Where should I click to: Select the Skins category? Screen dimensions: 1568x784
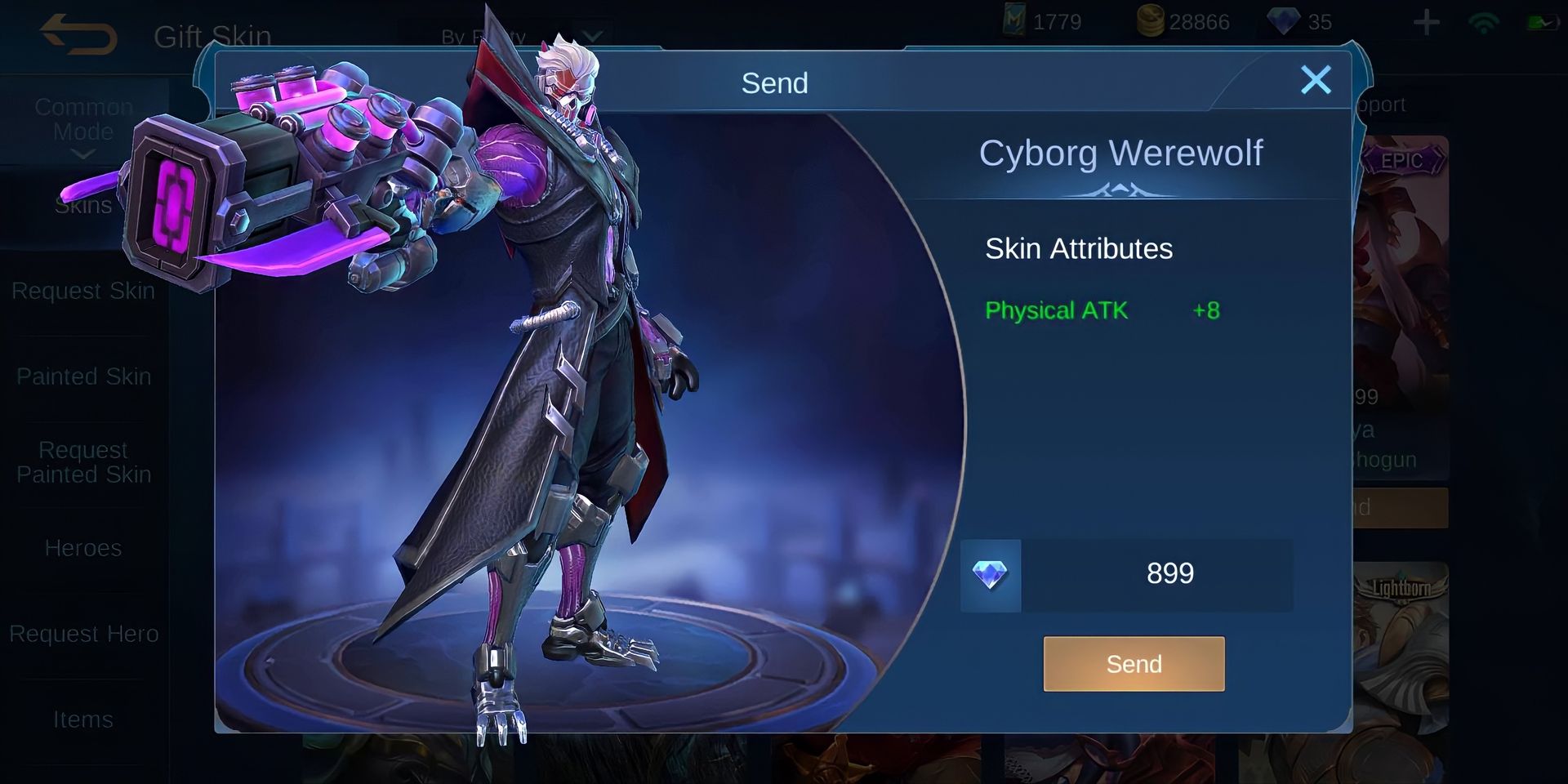pos(82,204)
